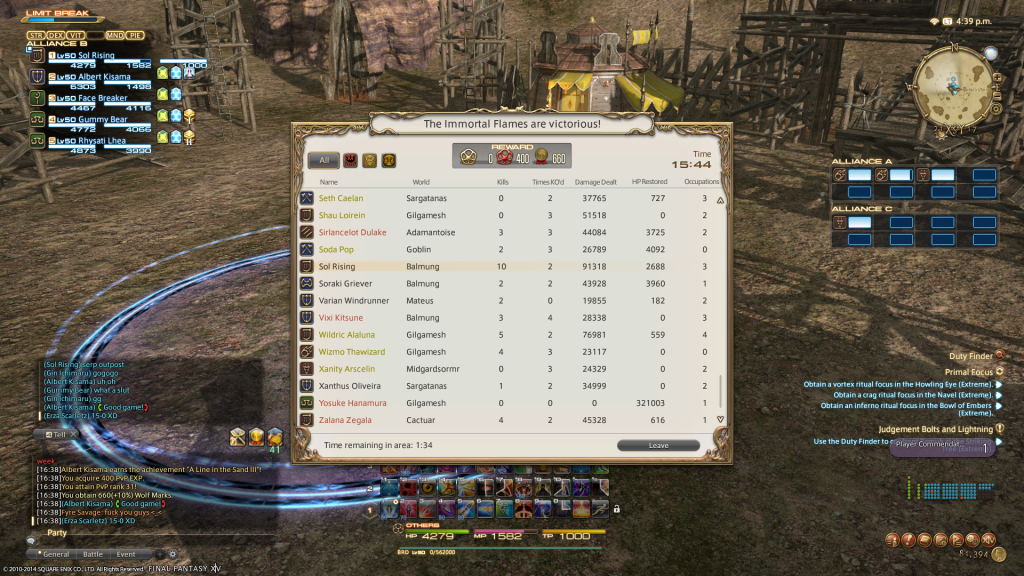Image resolution: width=1024 pixels, height=576 pixels.
Task: Click the scoreboard scroll-down arrow
Action: 720,419
